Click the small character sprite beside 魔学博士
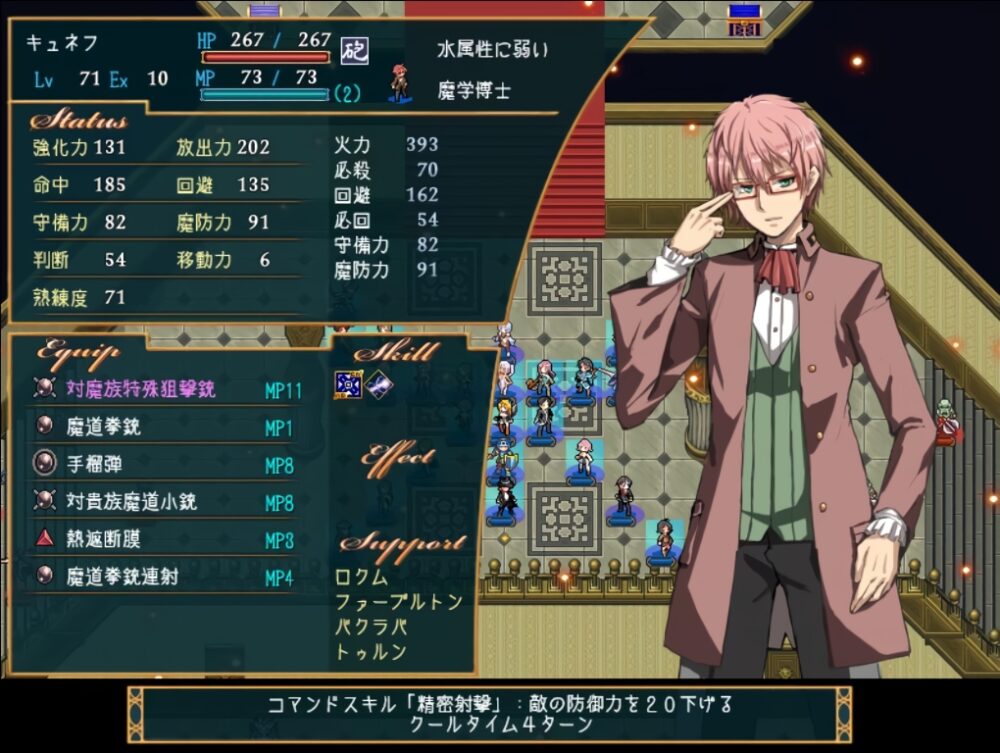1000x753 pixels. (402, 88)
